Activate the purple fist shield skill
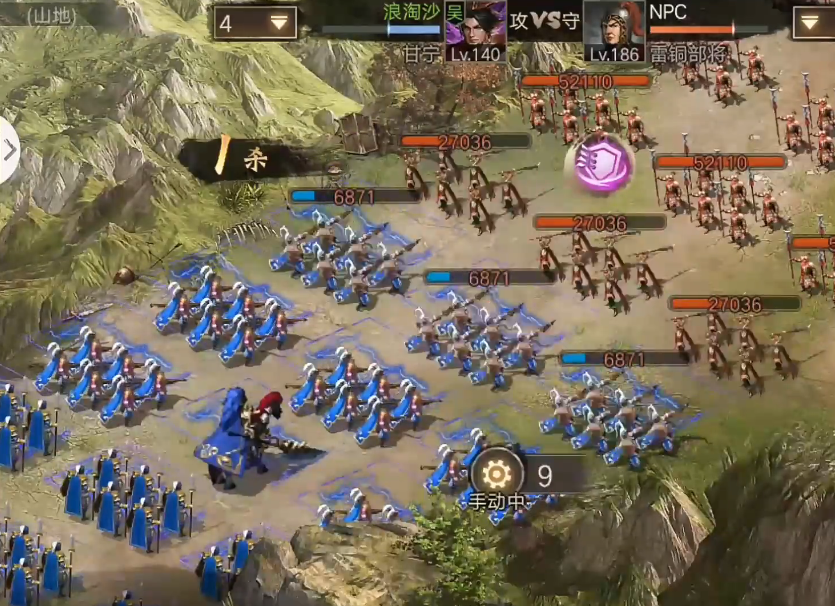Screen dimensions: 835x606 (x=602, y=165)
